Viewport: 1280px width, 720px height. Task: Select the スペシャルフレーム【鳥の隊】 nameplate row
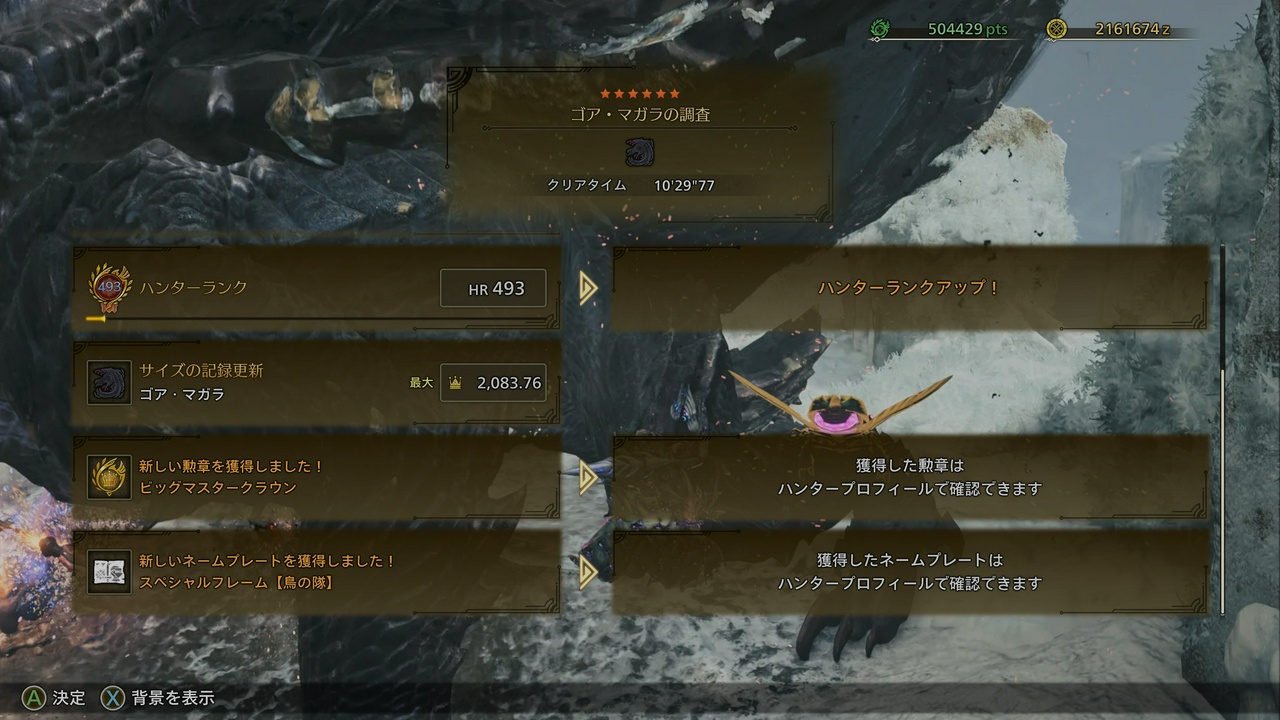pyautogui.click(x=316, y=571)
